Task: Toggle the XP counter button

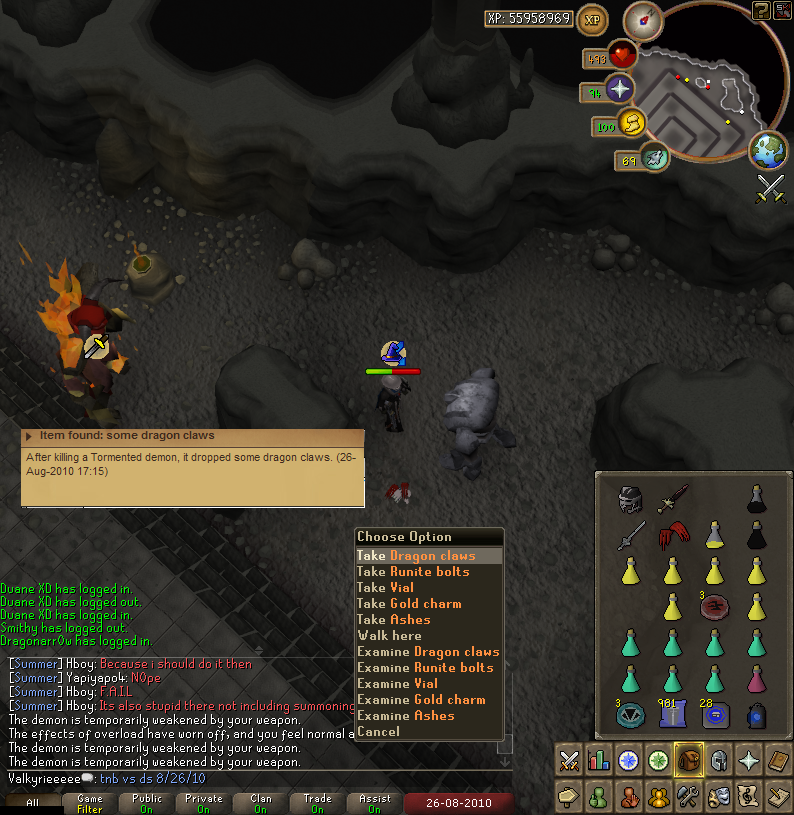Action: point(593,19)
